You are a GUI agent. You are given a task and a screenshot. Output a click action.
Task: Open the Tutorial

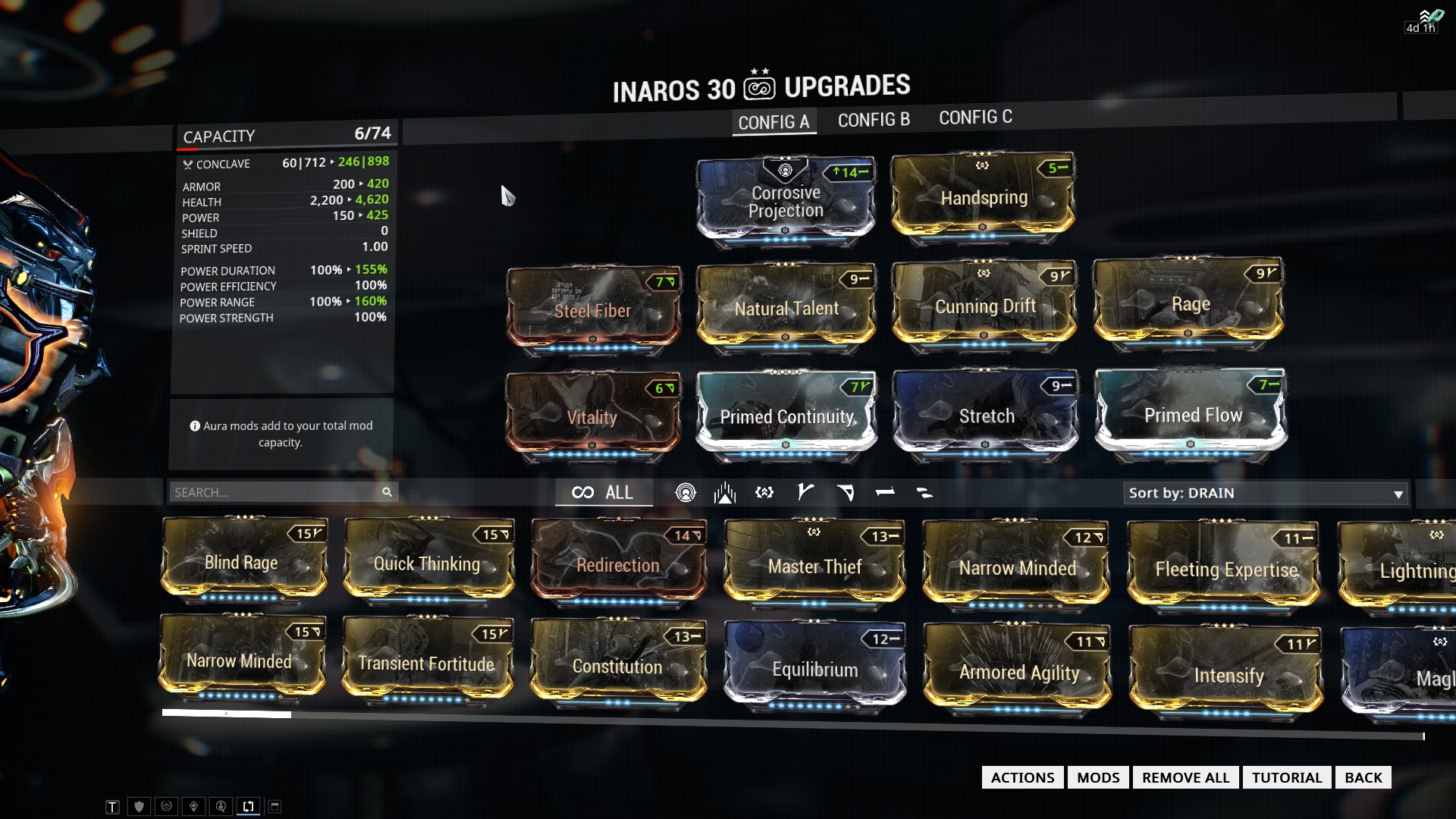pyautogui.click(x=1286, y=777)
